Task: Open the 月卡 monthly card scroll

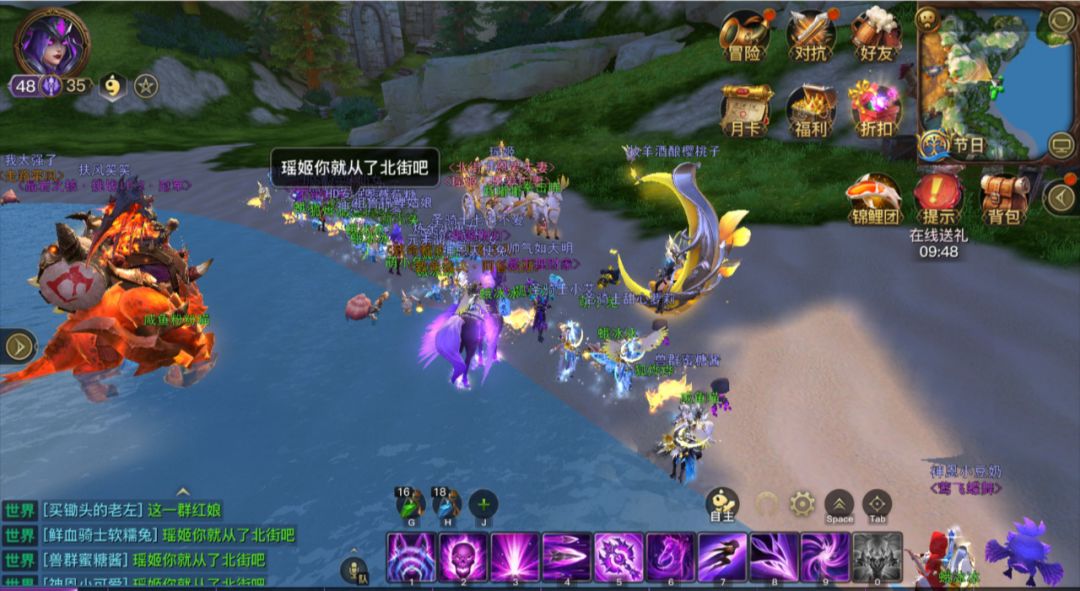Action: 746,107
